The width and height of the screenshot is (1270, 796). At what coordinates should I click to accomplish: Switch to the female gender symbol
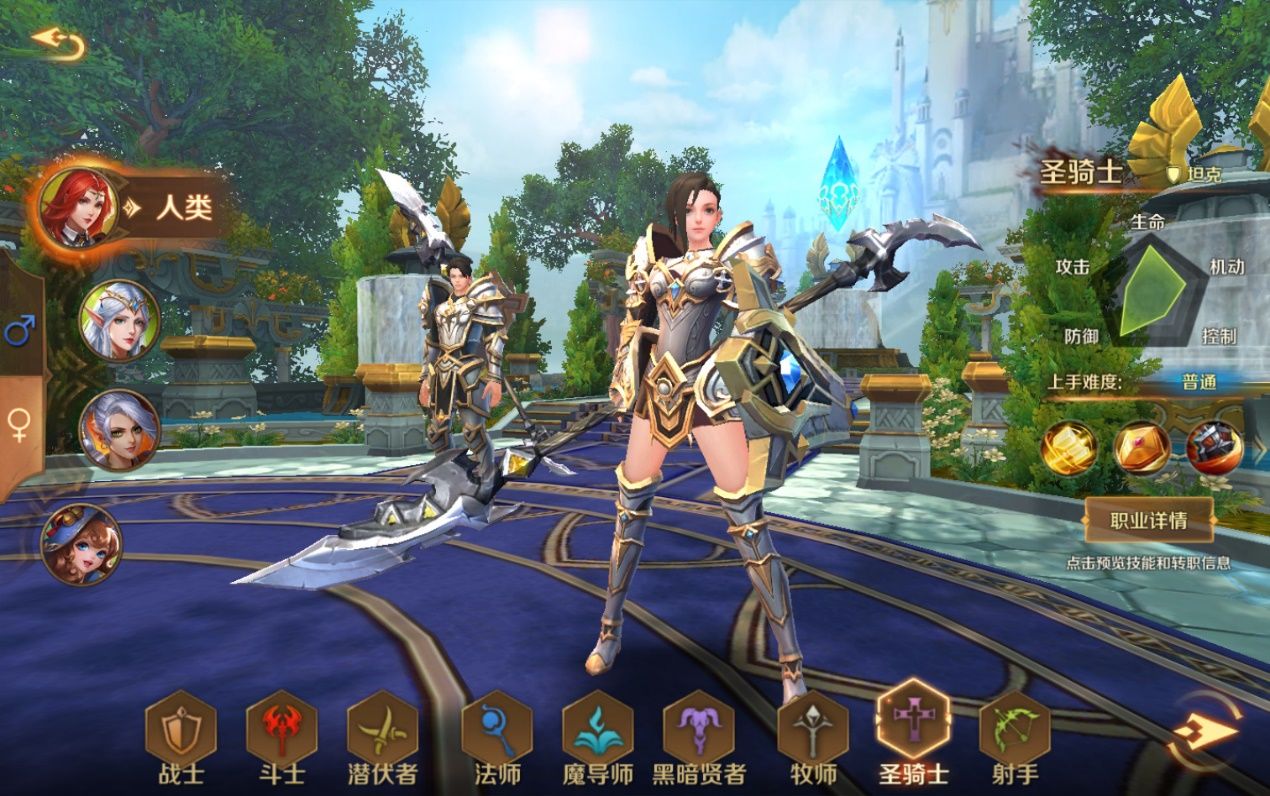20,425
